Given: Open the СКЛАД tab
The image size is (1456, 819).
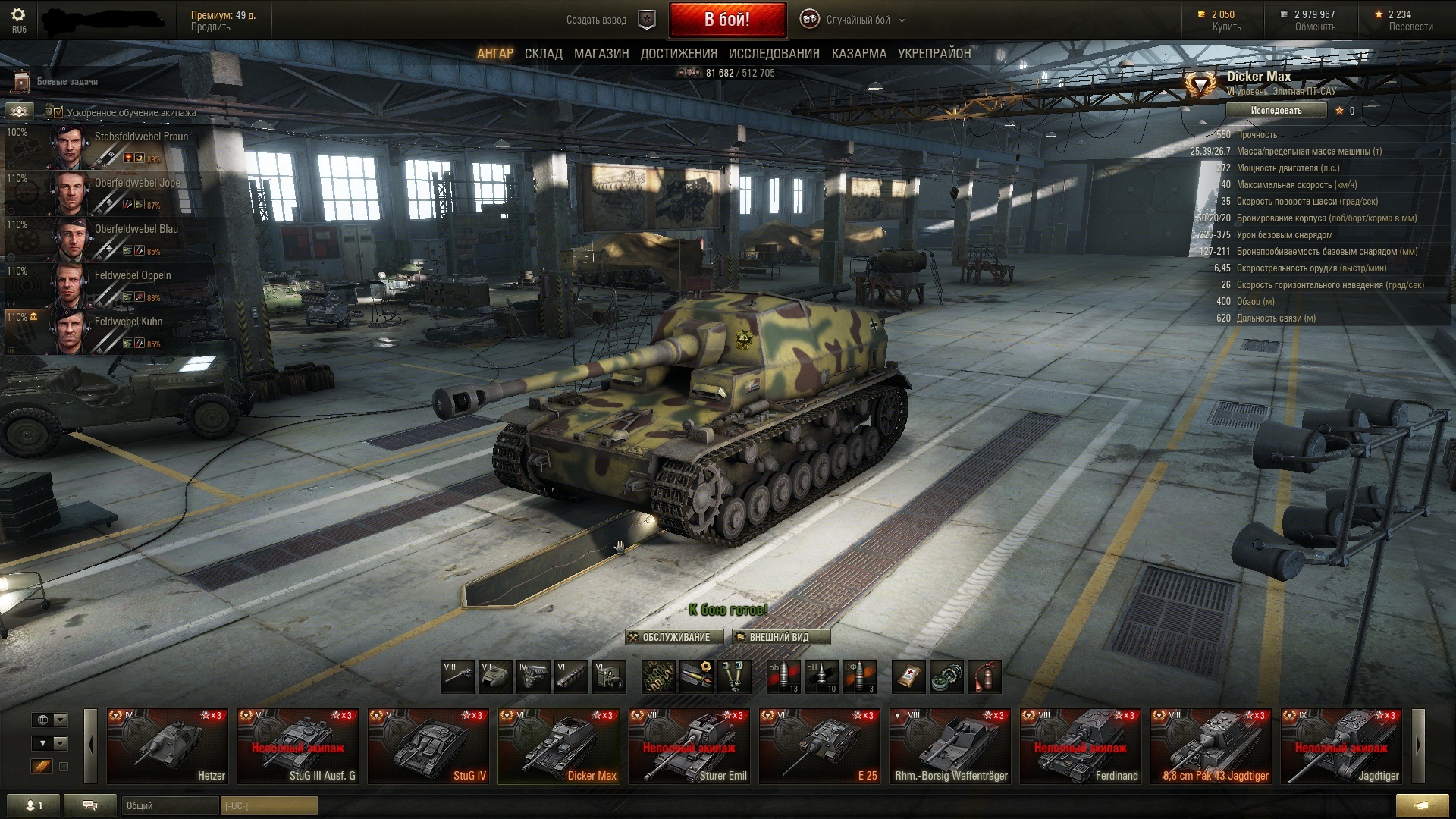Looking at the screenshot, I should click(x=543, y=54).
